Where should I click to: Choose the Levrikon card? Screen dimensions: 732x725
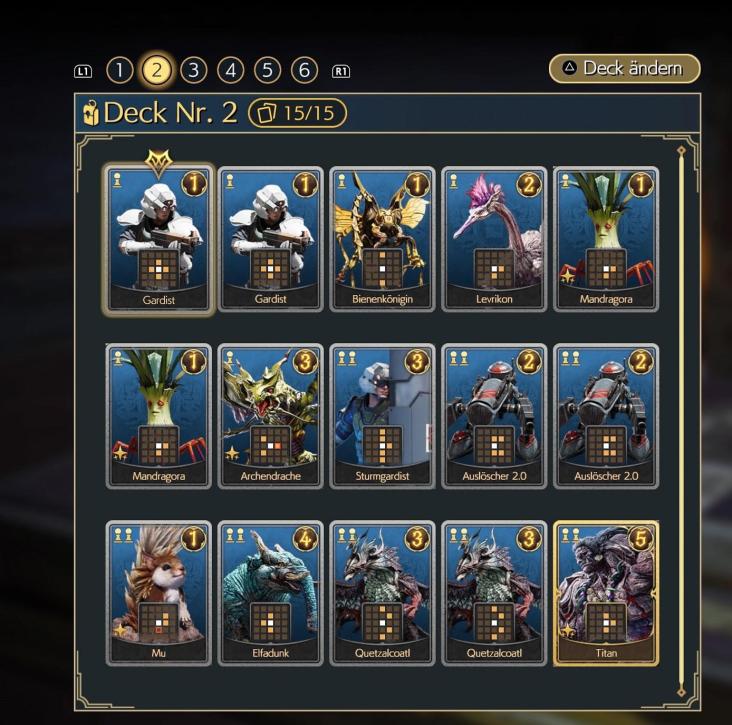pos(494,240)
